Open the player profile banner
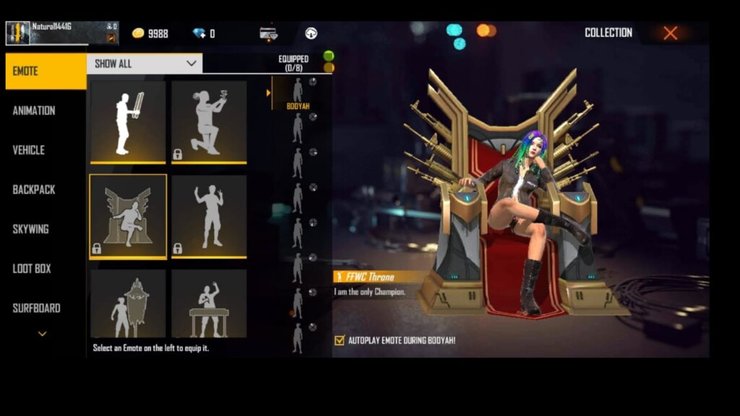 (62, 33)
